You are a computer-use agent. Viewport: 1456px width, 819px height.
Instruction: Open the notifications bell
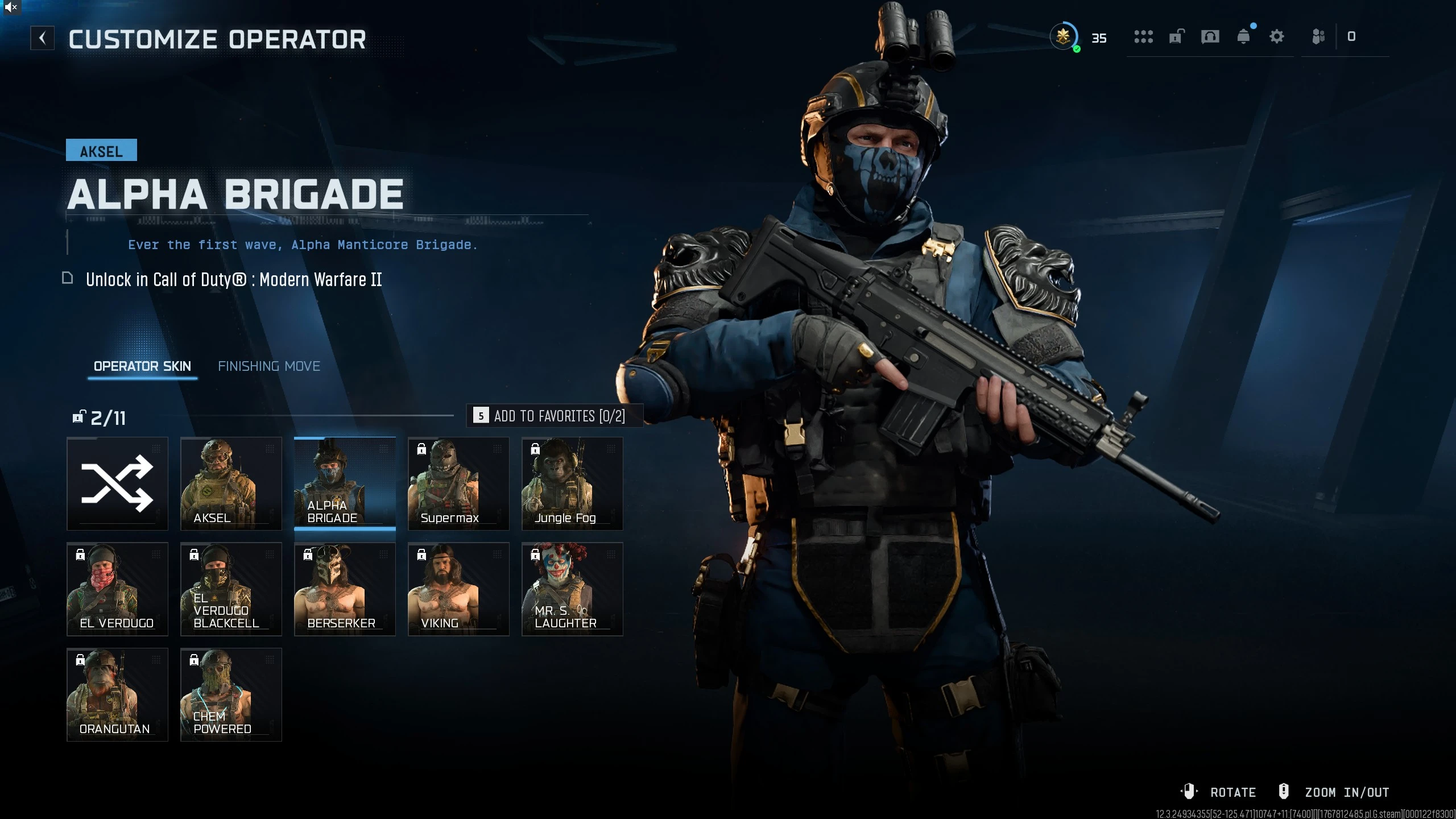coord(1244,36)
